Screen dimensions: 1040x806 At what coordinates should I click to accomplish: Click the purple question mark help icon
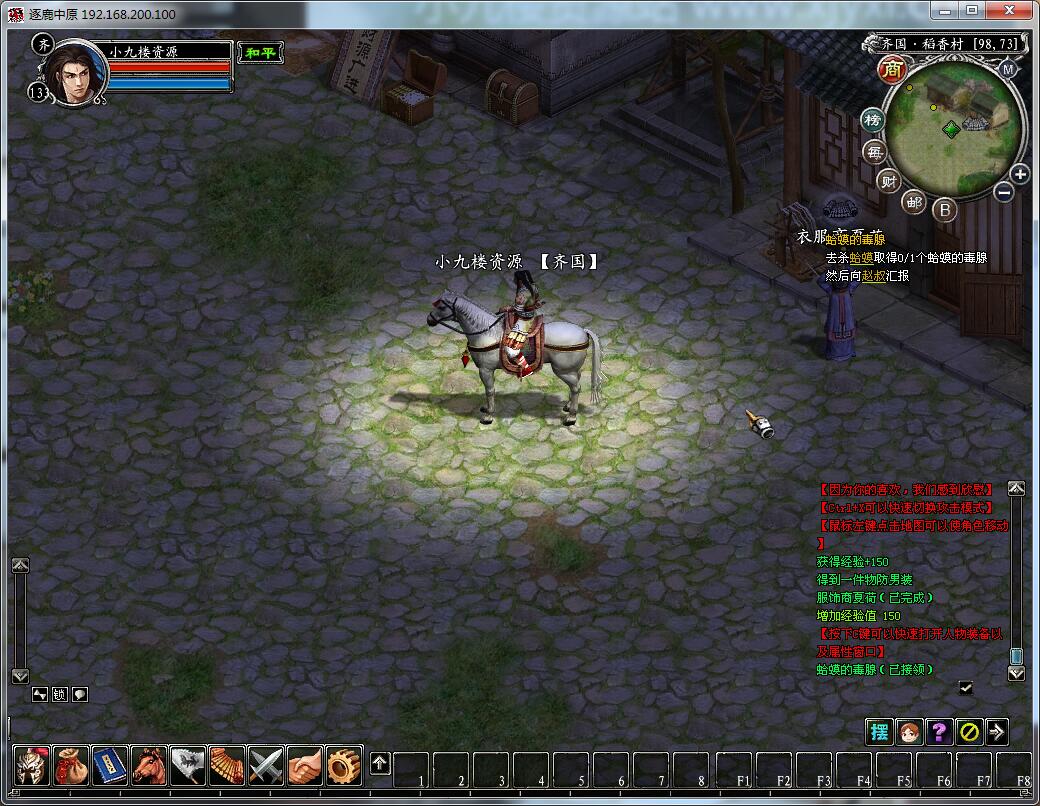pyautogui.click(x=938, y=731)
